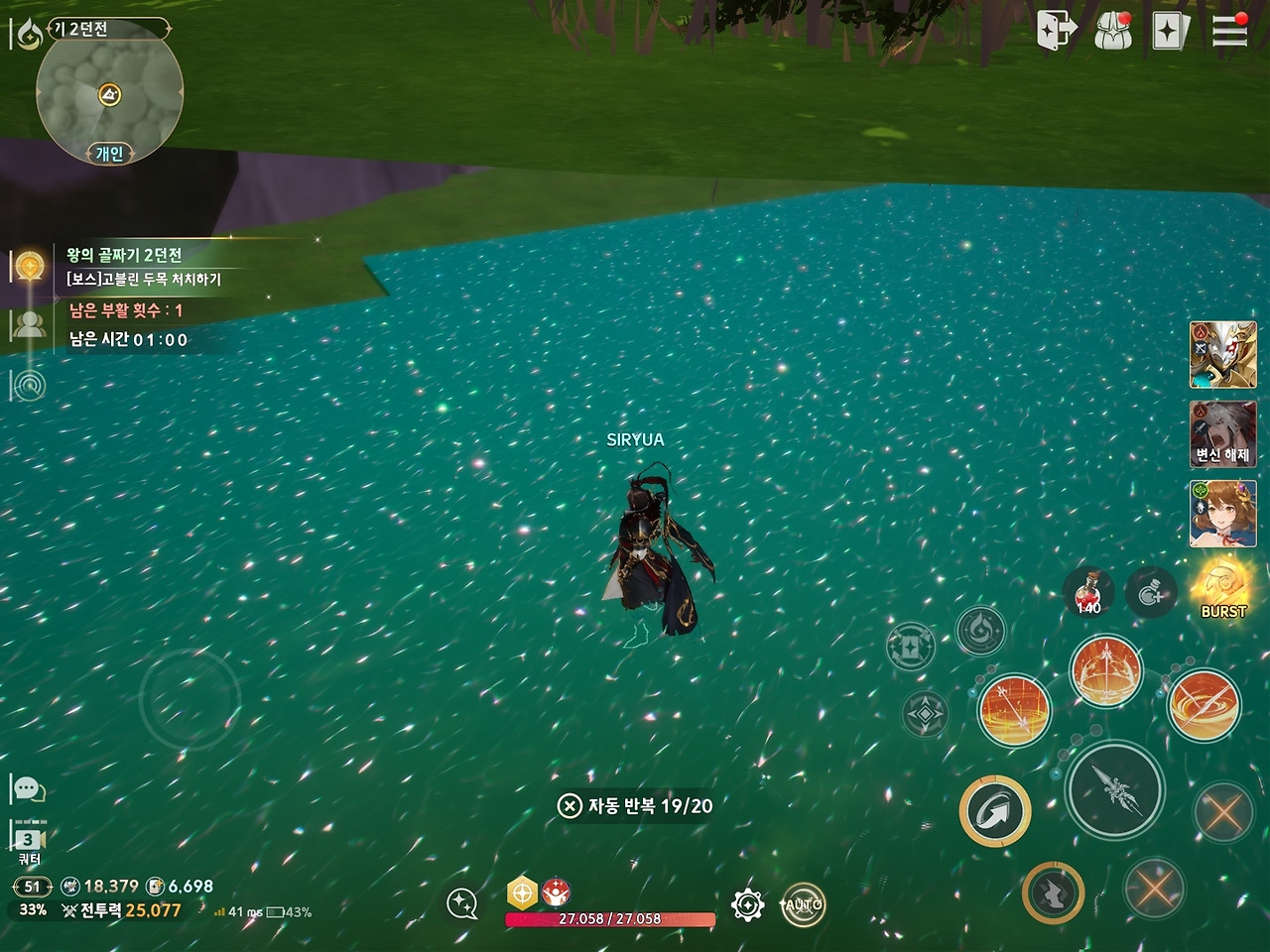Click the minimap in the top left

pyautogui.click(x=107, y=94)
